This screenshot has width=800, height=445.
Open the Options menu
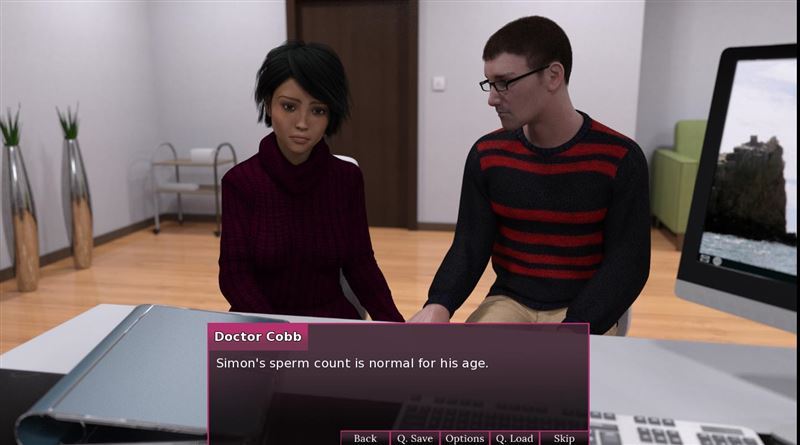[x=464, y=438]
